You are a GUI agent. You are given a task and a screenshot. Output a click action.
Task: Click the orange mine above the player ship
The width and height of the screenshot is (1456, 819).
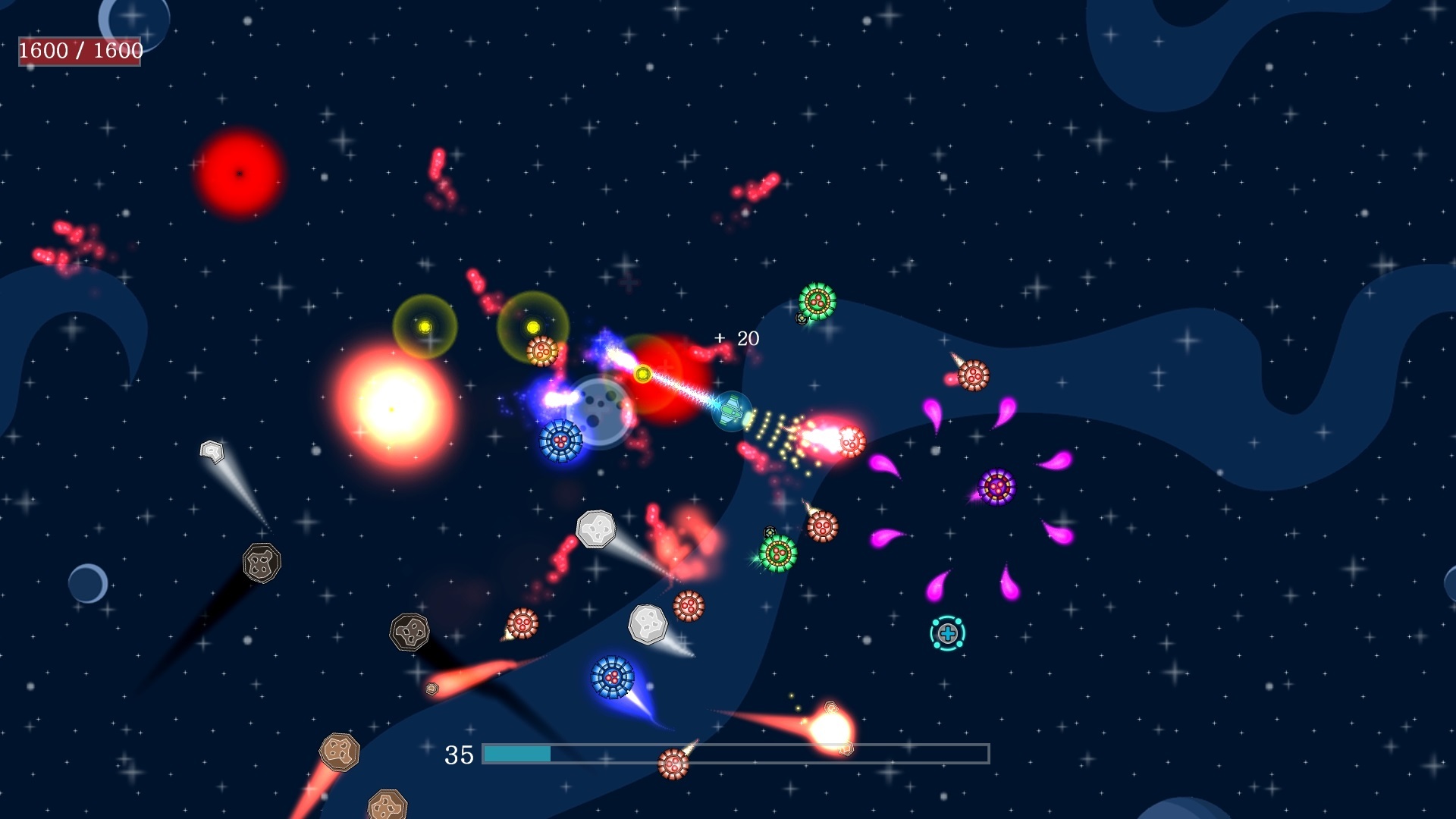(541, 352)
